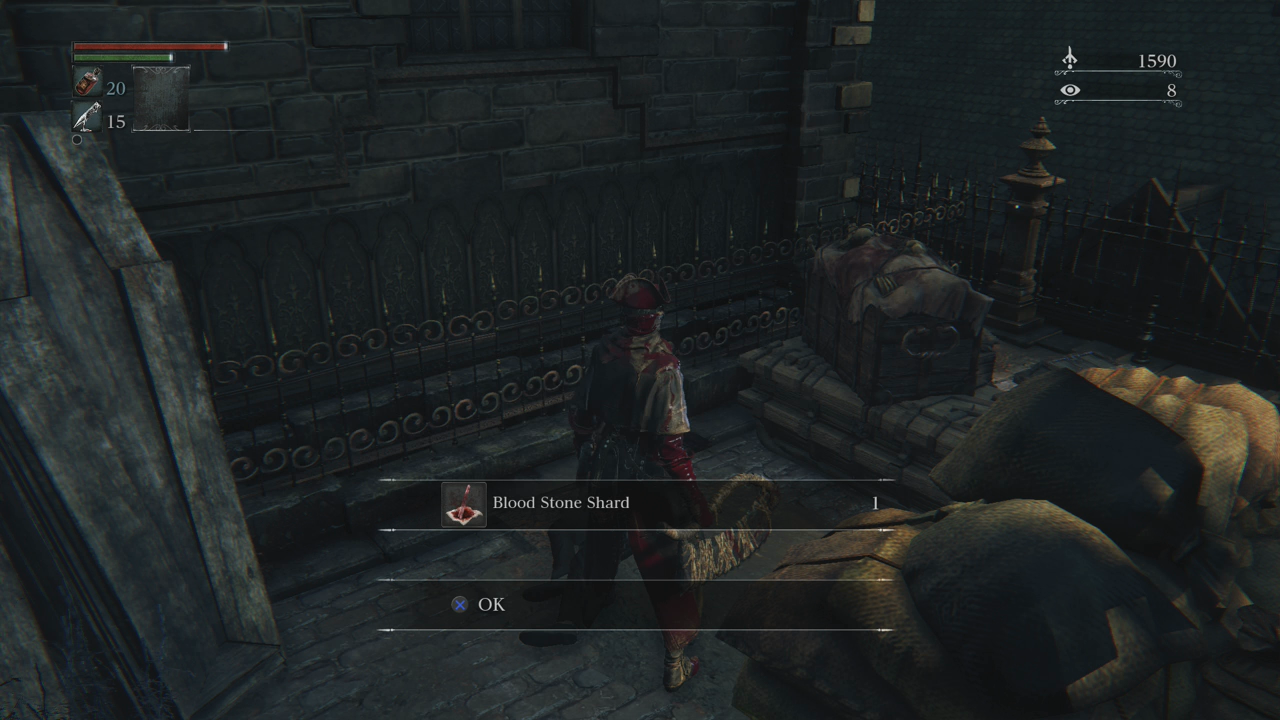The width and height of the screenshot is (1280, 720).
Task: Click the Quicksilver Bullets count 15
Action: [x=115, y=121]
